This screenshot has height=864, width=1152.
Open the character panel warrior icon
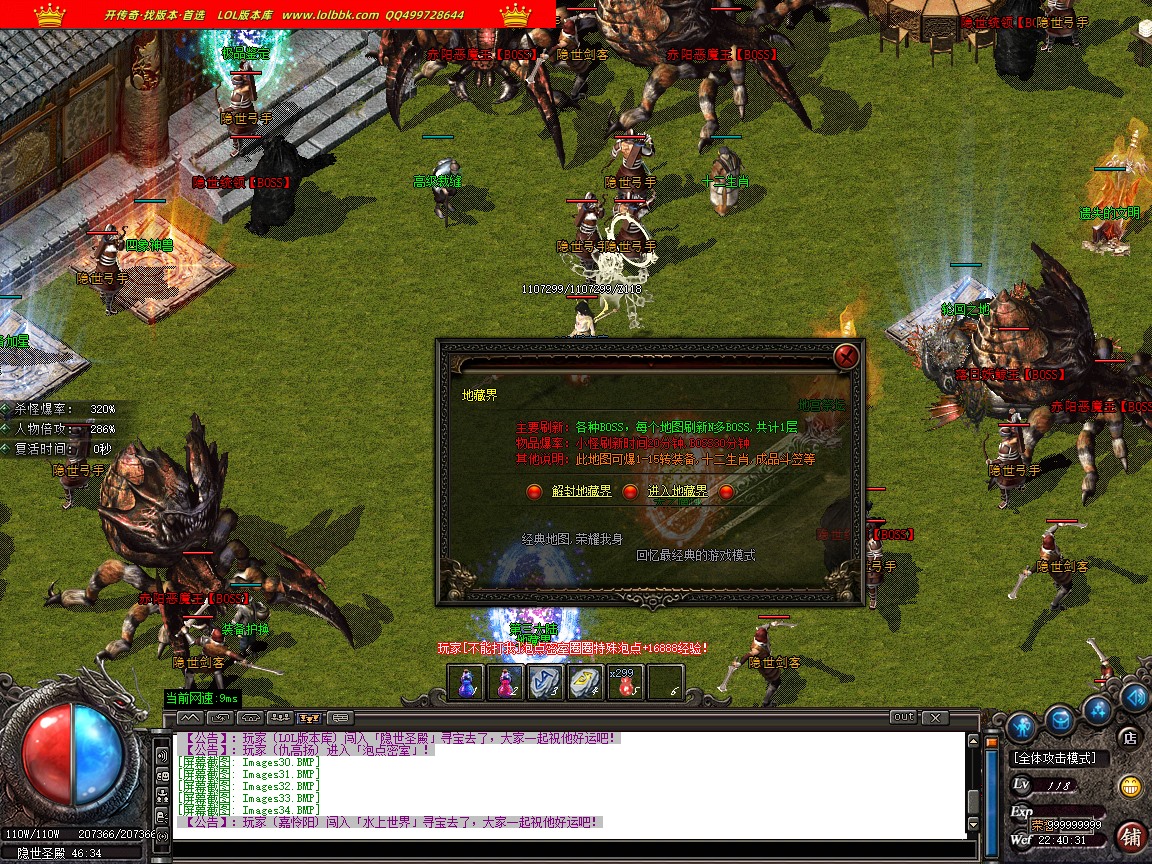pos(1020,725)
